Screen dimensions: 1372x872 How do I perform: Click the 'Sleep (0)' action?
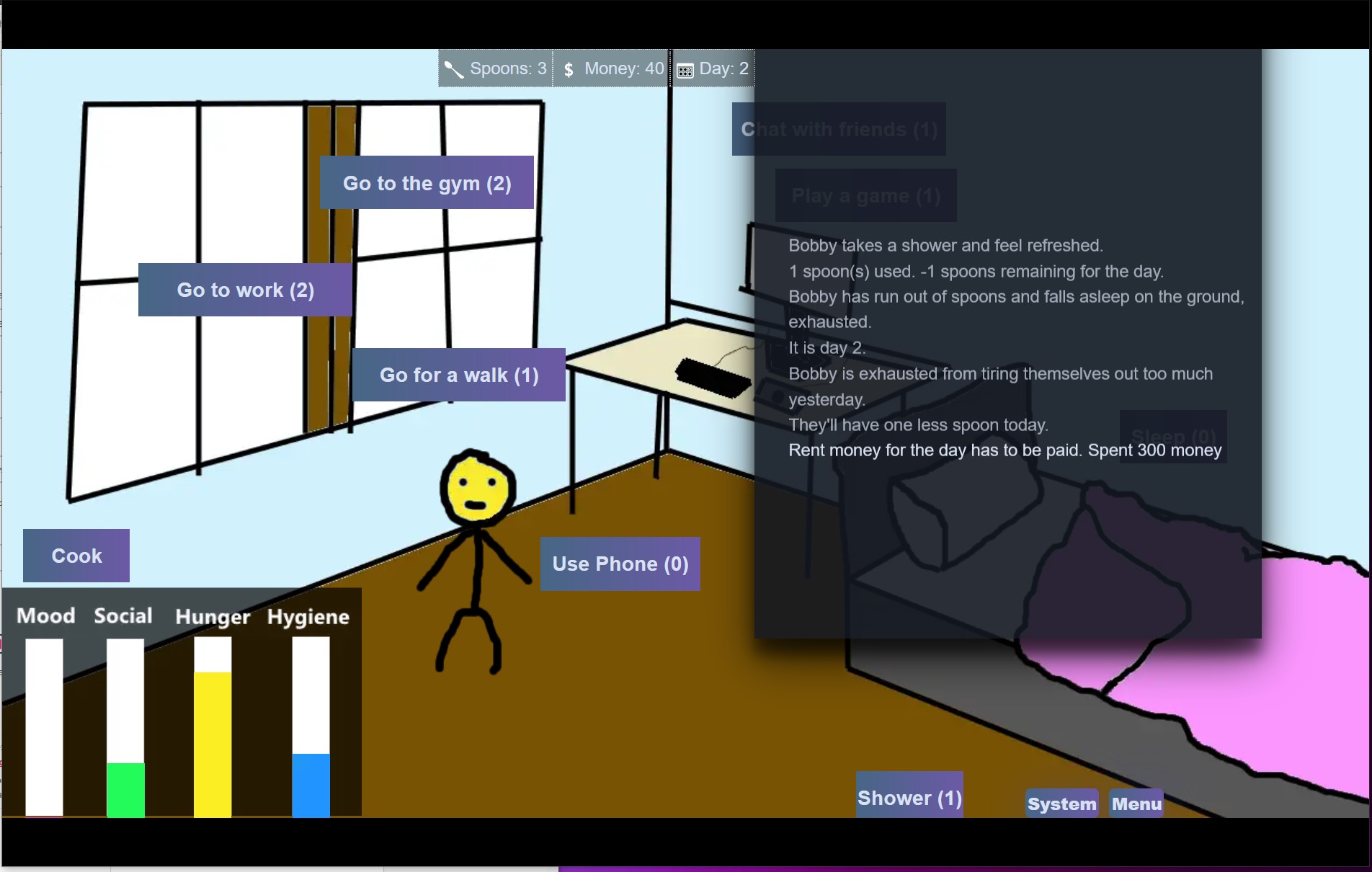pos(1172,437)
